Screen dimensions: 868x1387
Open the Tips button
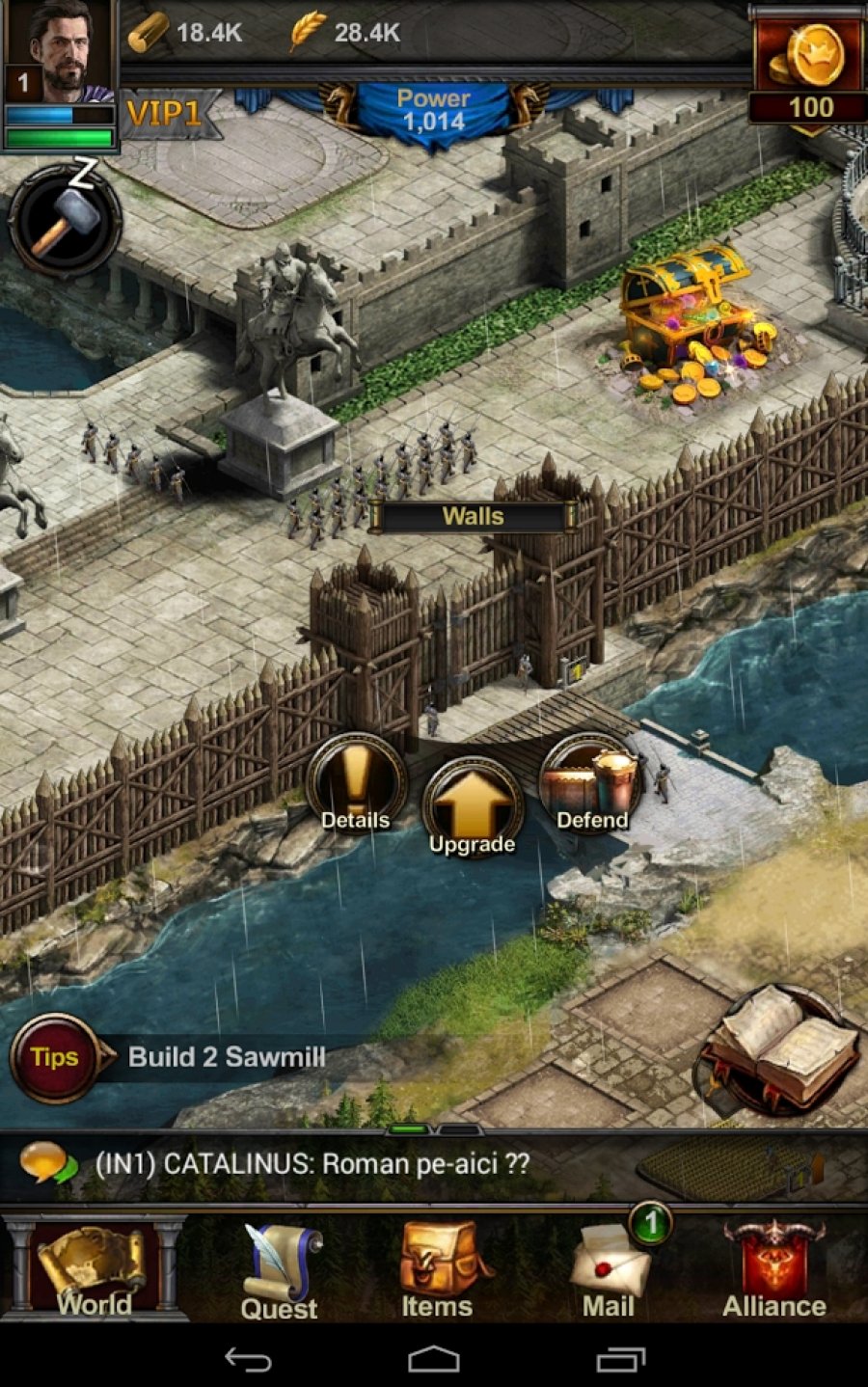54,1057
